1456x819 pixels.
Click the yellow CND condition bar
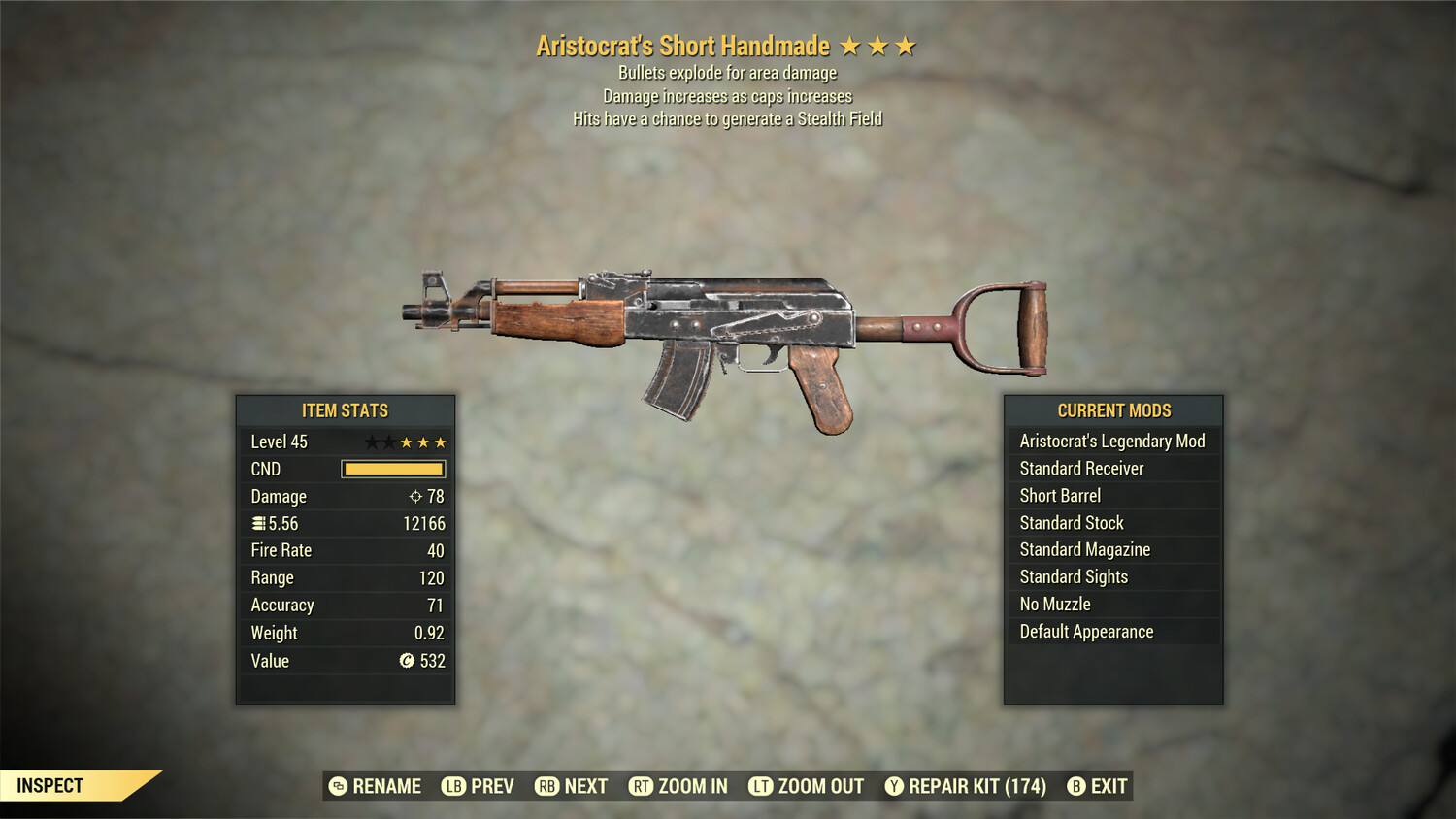pyautogui.click(x=392, y=469)
